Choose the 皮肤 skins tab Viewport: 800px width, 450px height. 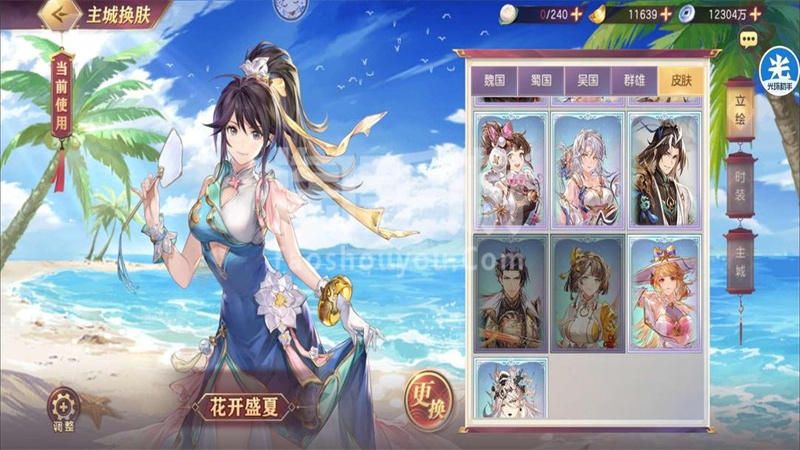(681, 80)
